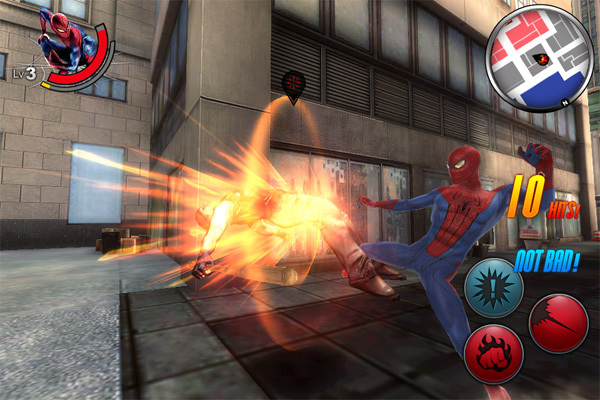Hit the teal spider-sense dodge button

tap(493, 288)
